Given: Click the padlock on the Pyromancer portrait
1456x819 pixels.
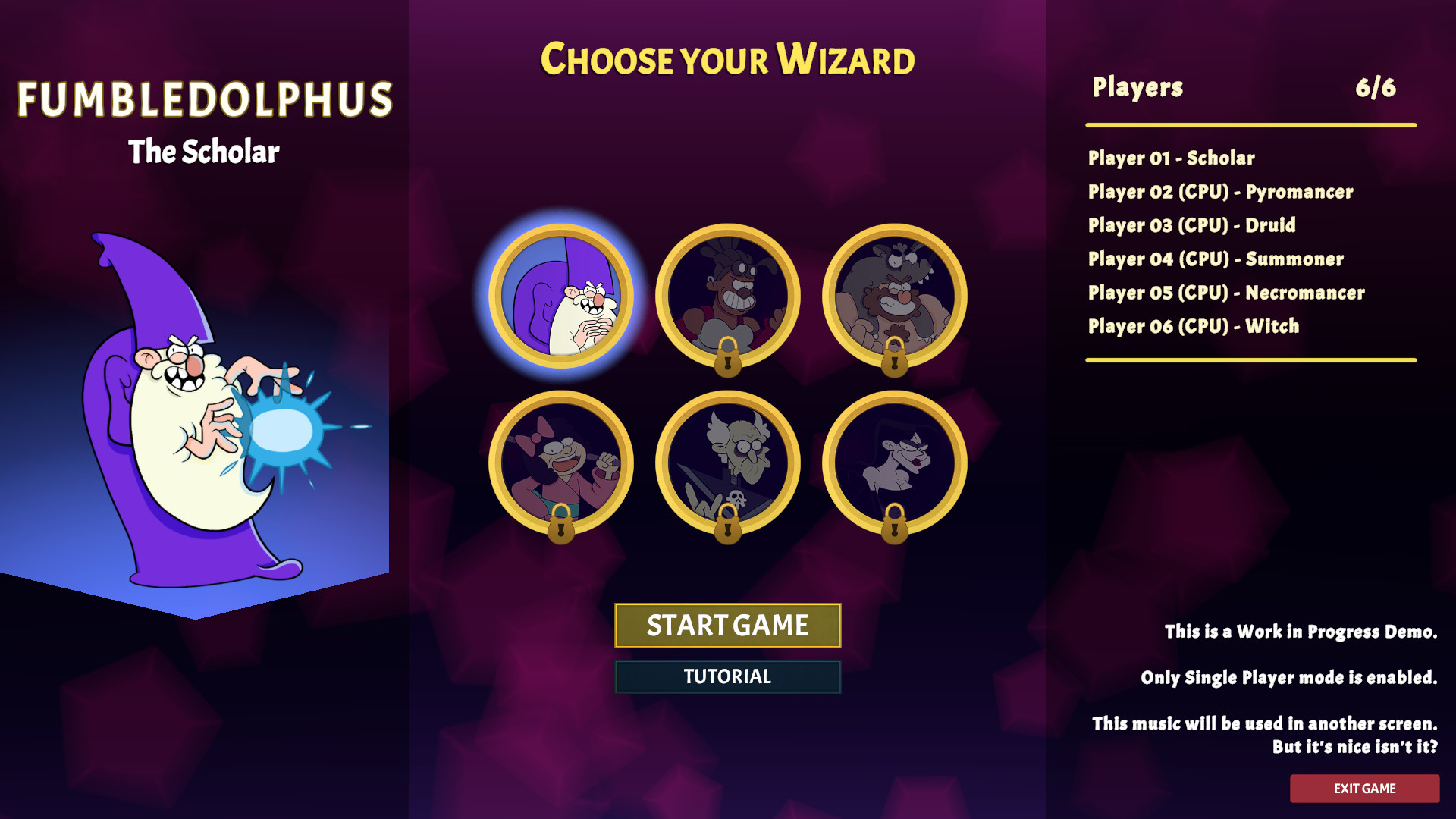Looking at the screenshot, I should 729,362.
